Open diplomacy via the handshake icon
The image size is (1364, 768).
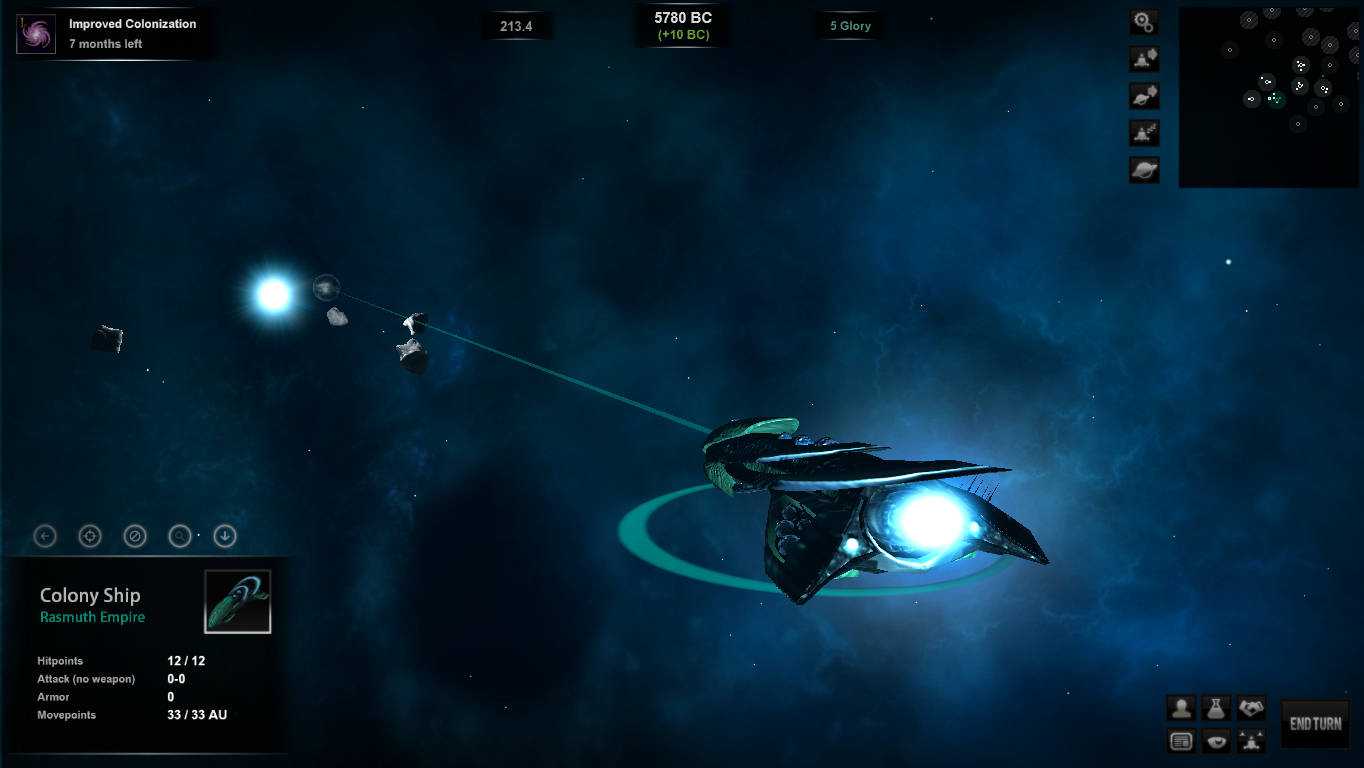click(x=1251, y=707)
